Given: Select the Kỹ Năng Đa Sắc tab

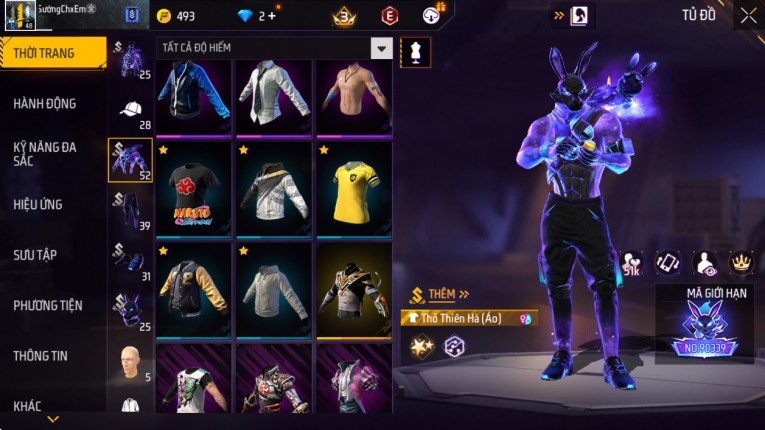Looking at the screenshot, I should 45,153.
